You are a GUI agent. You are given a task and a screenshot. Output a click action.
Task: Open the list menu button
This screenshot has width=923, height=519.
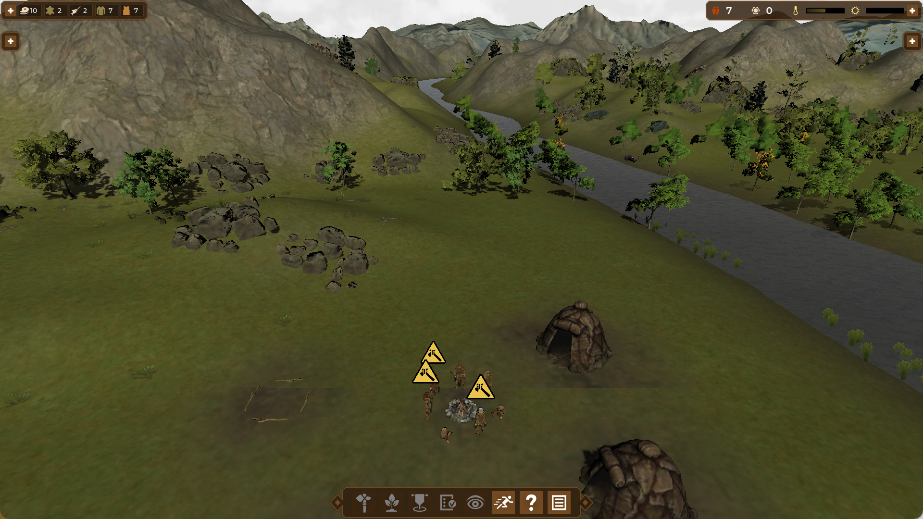click(x=559, y=503)
